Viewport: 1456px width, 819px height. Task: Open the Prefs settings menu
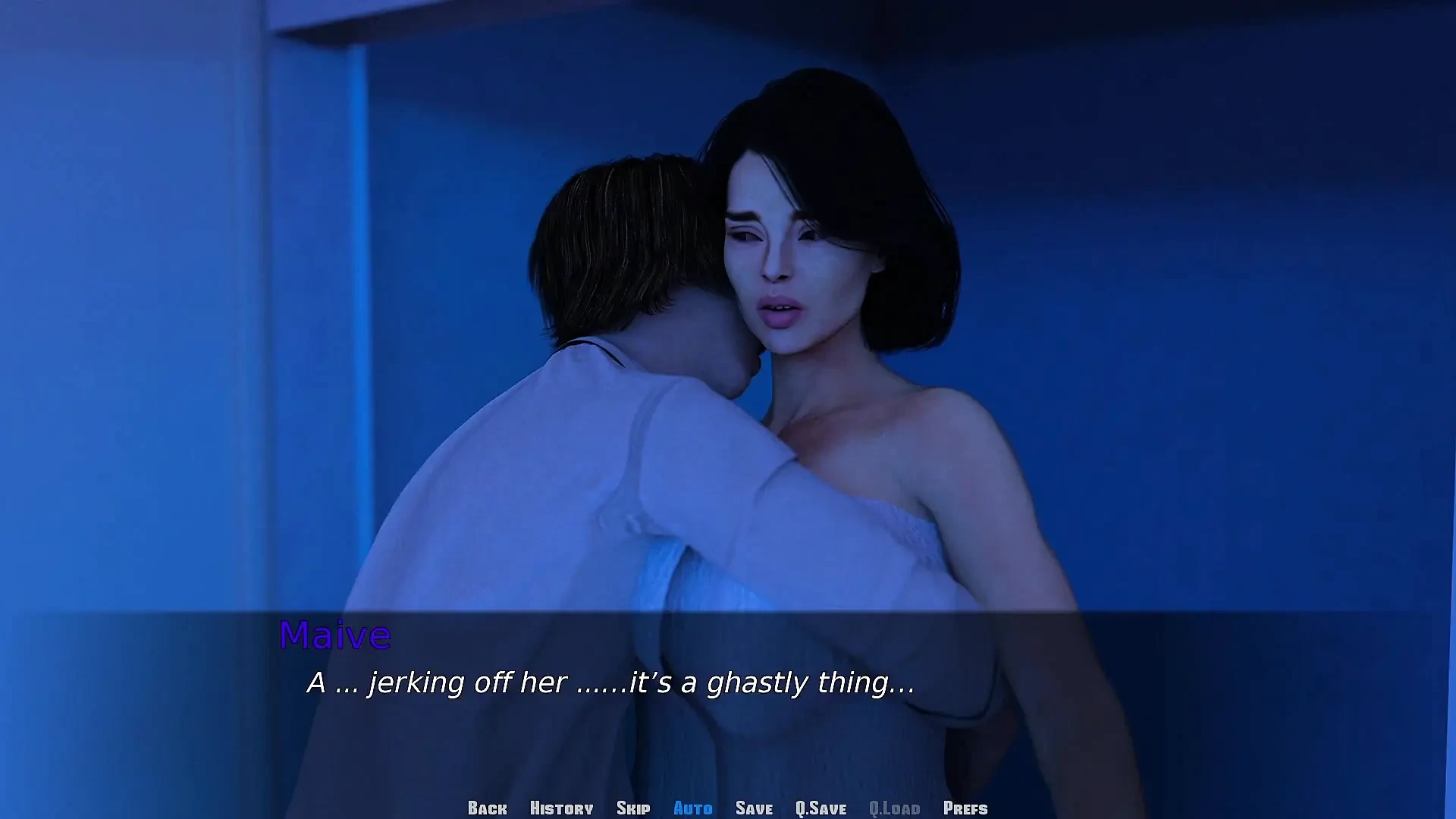pyautogui.click(x=965, y=808)
